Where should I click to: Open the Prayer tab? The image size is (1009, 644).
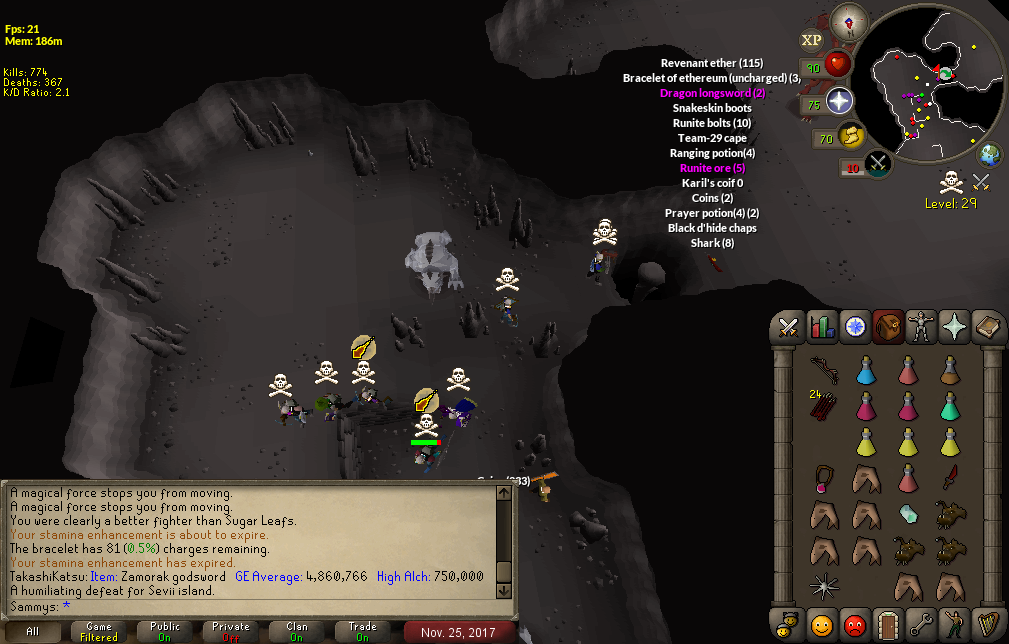coord(953,327)
